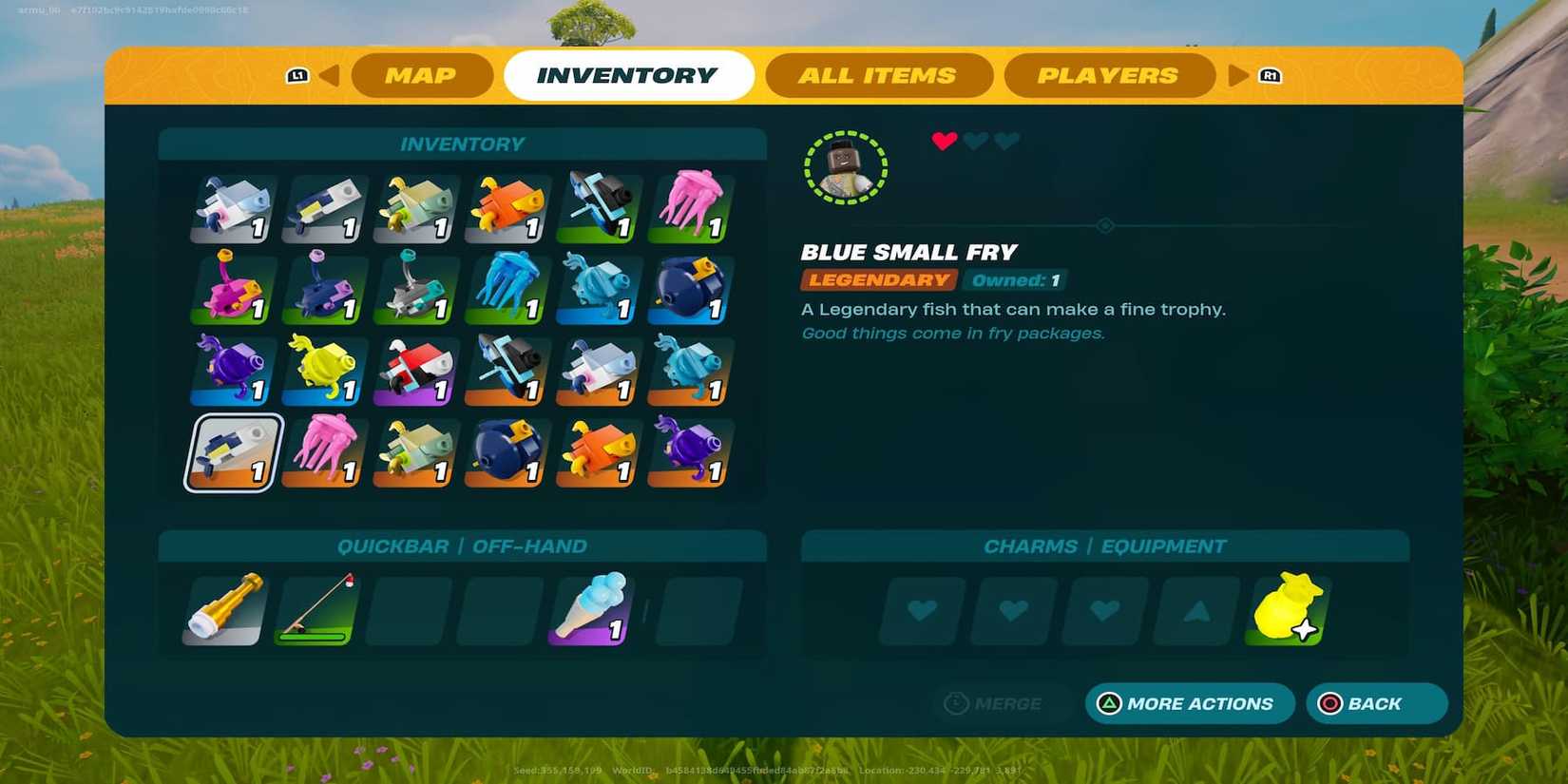Screen dimensions: 1568x784
Task: Click the MERGE button
Action: [x=1000, y=703]
